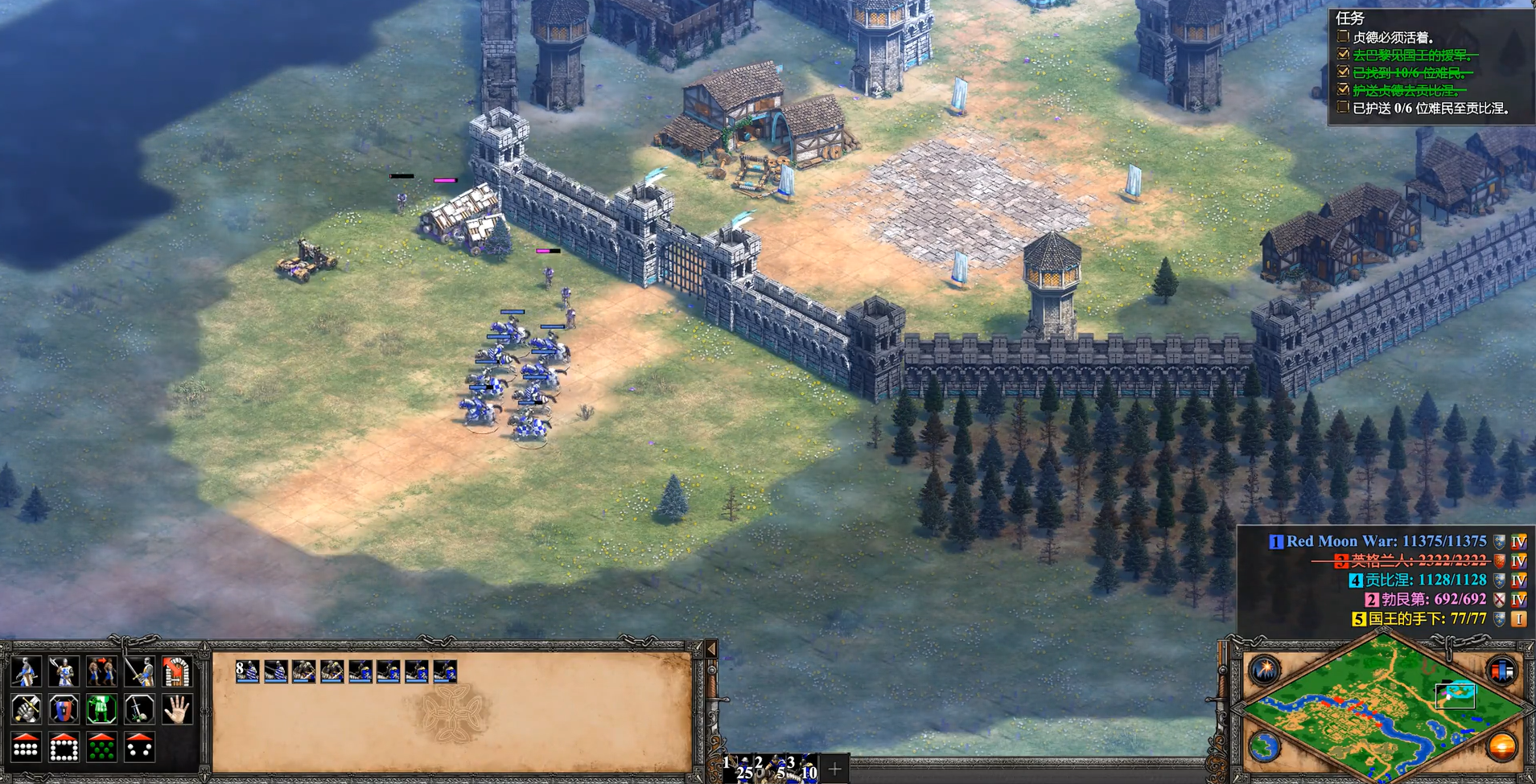Viewport: 1536px width, 784px height.
Task: Pick the green staggered formation button
Action: [x=101, y=747]
